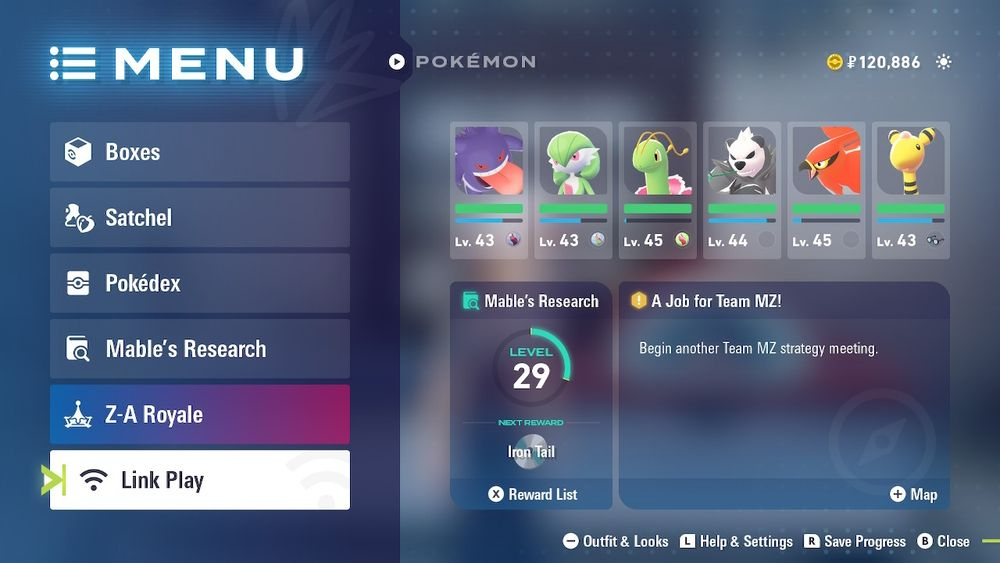
Task: Pick Pangoro from the party
Action: point(741,190)
